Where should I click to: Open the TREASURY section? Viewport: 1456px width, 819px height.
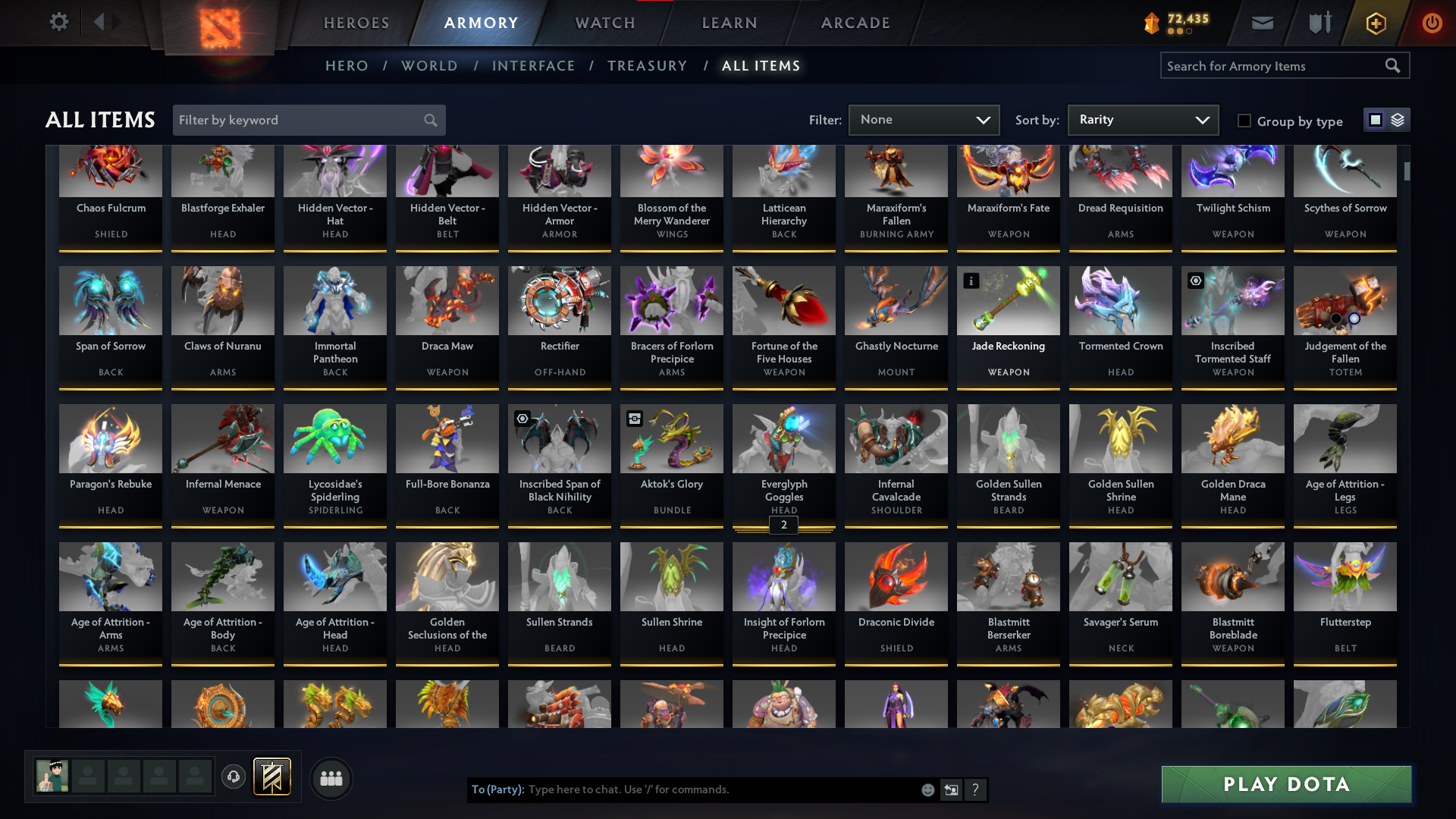click(x=647, y=66)
